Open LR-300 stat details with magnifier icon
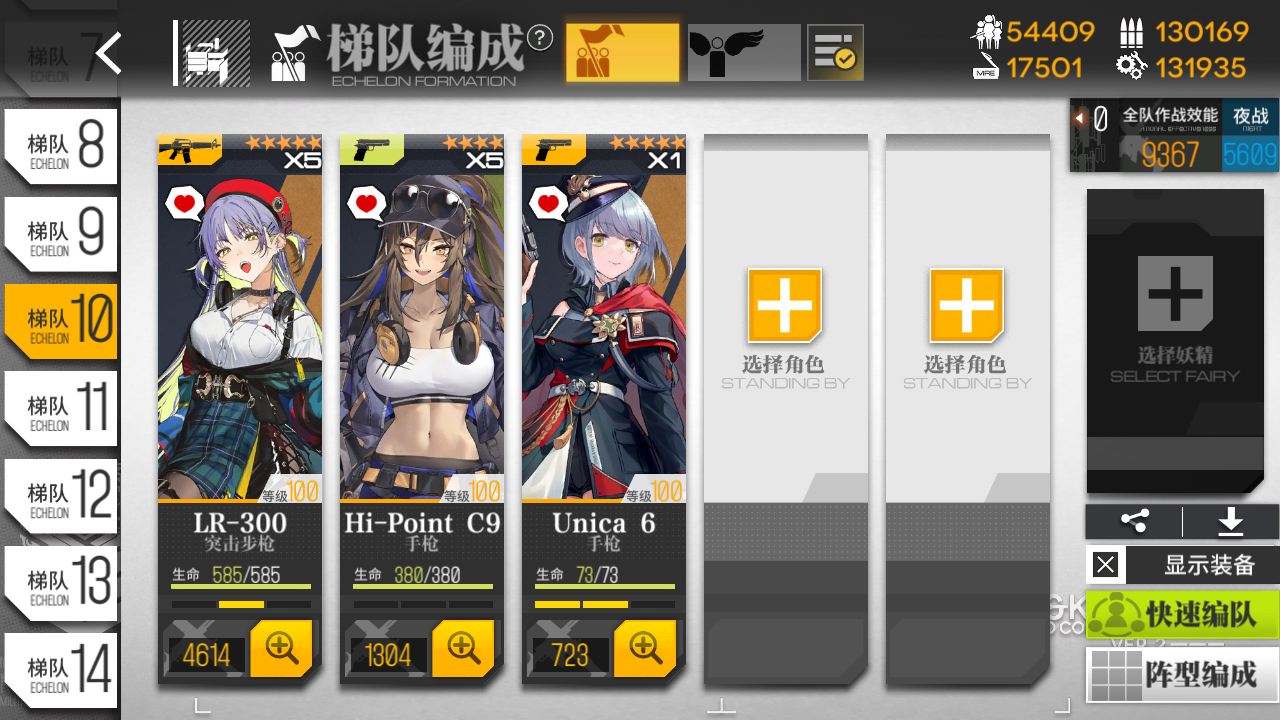 [281, 648]
